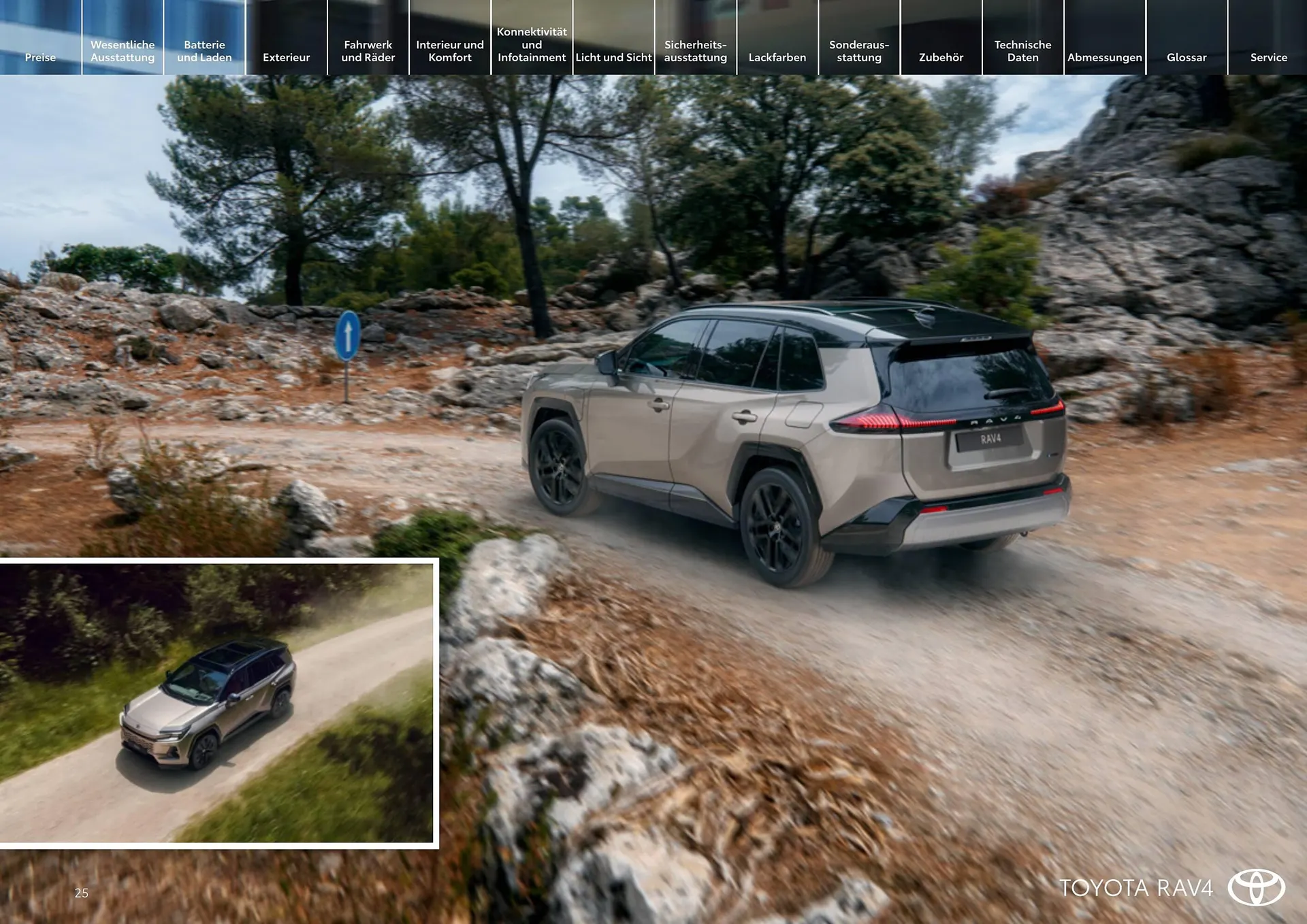1307x924 pixels.
Task: Open Sicherheitsausstattung section
Action: coord(695,51)
